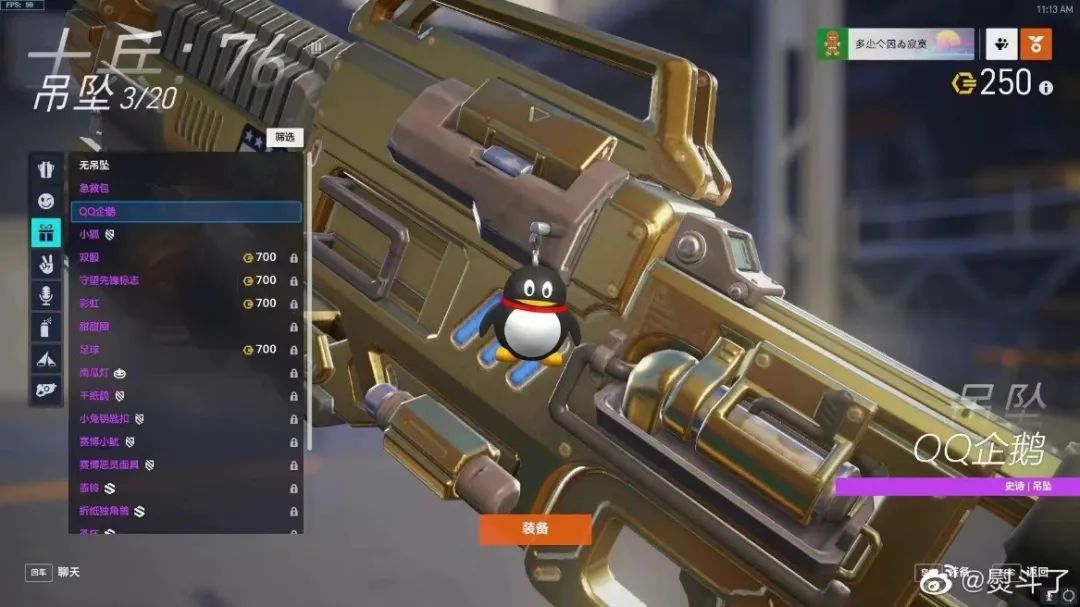The width and height of the screenshot is (1080, 607).
Task: Switch to the smiley face emote category
Action: point(46,201)
